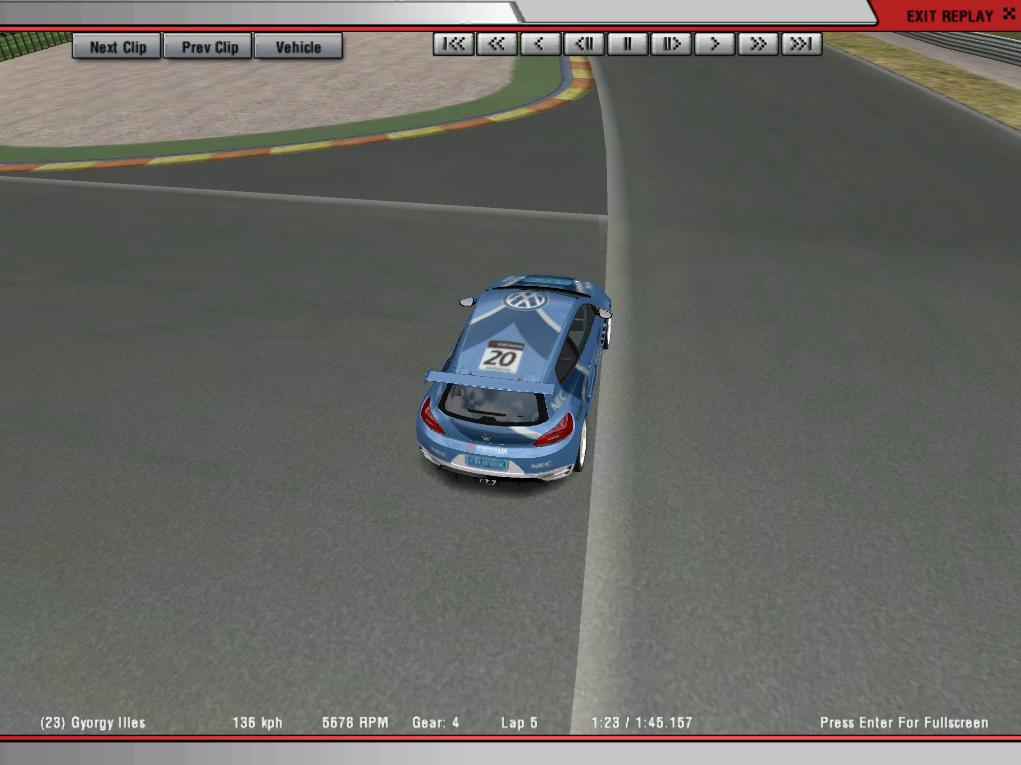Viewport: 1021px width, 765px height.
Task: Step one frame forward
Action: pos(671,44)
